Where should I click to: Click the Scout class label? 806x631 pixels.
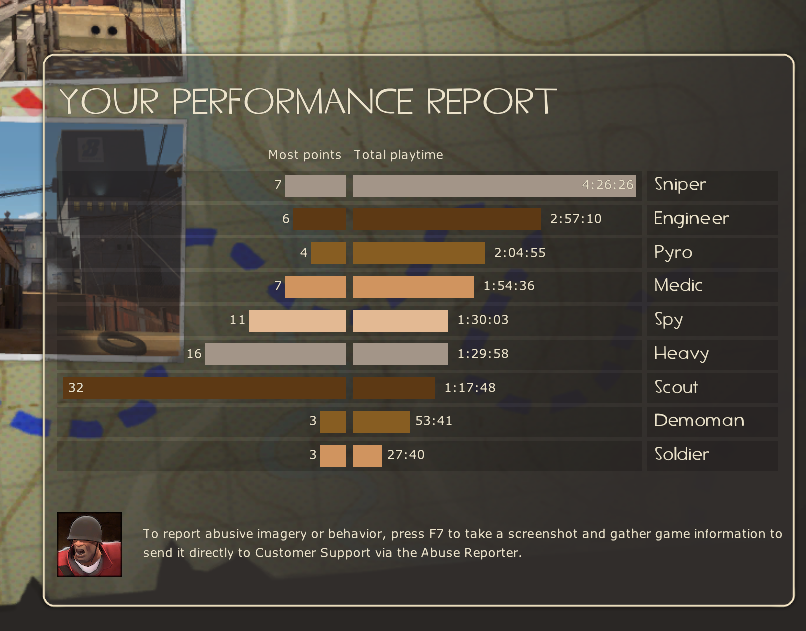(676, 387)
